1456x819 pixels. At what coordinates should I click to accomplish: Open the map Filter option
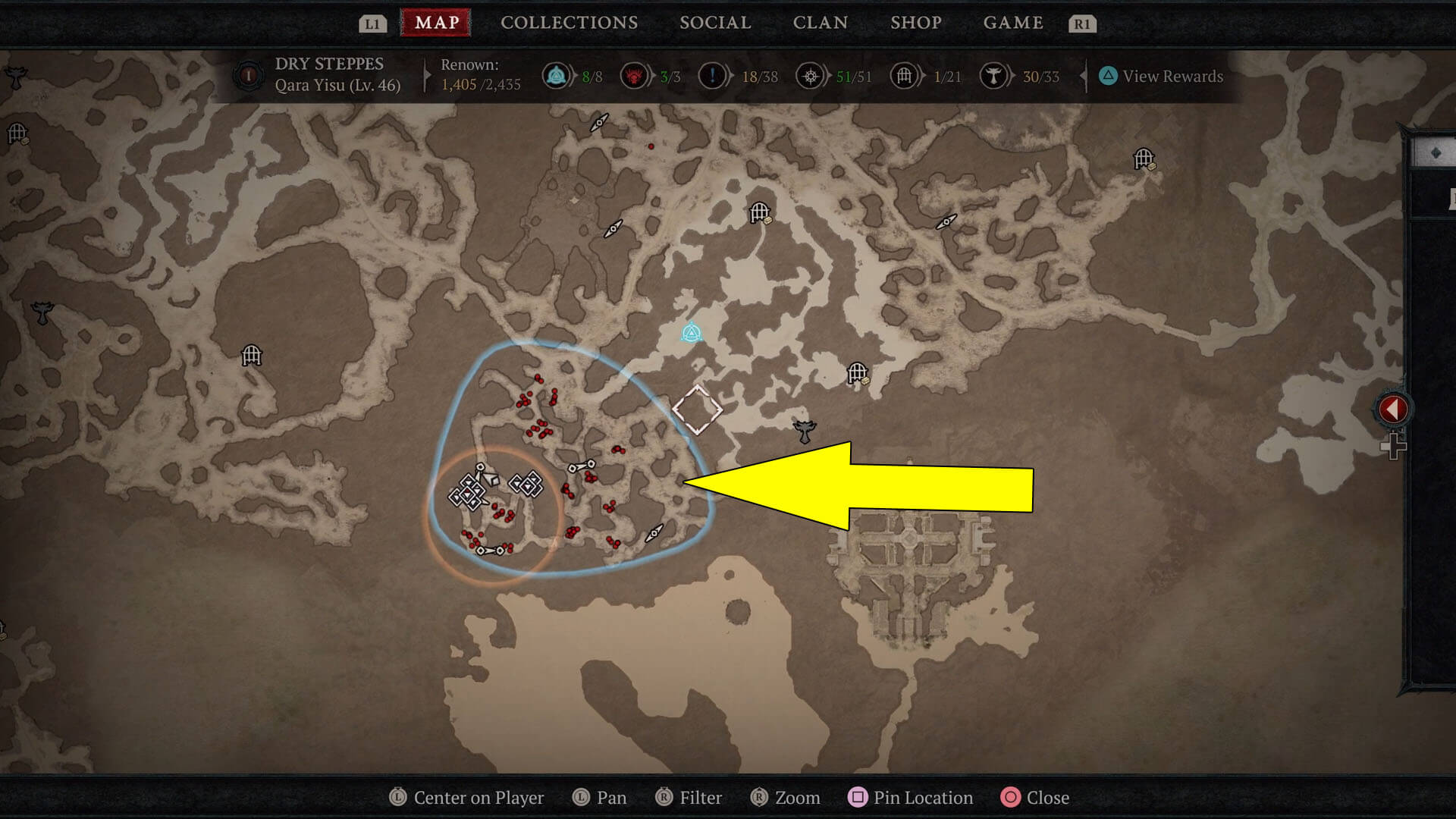coord(701,797)
